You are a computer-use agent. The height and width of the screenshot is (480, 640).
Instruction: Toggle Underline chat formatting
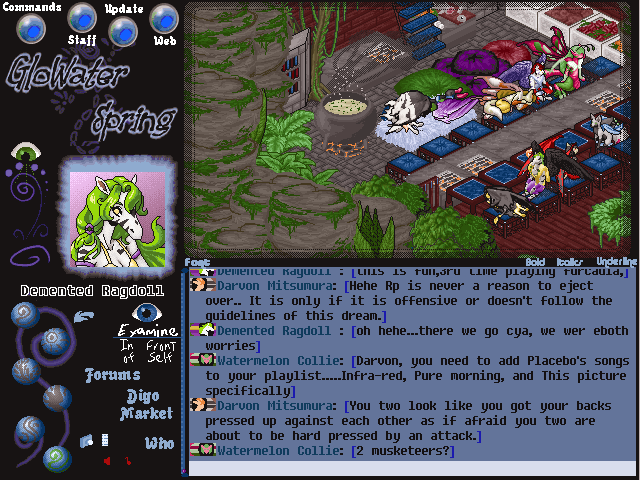(614, 262)
